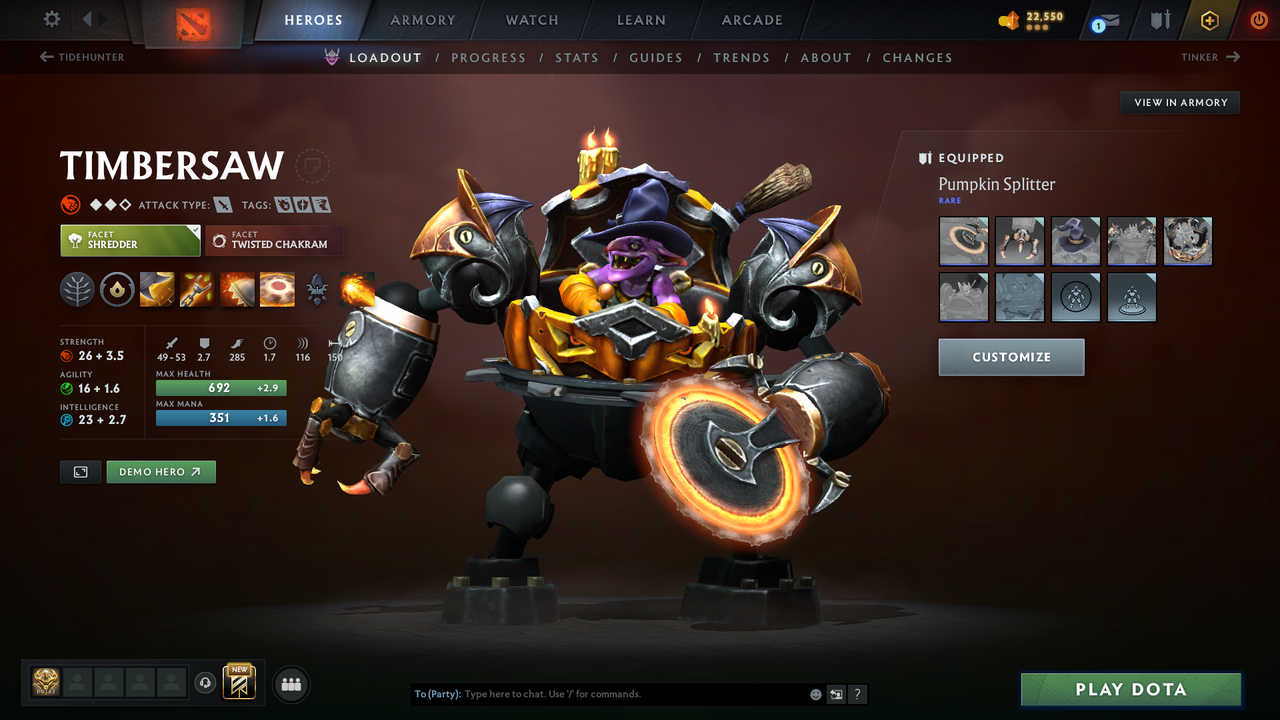Open the STATS section for Timbersaw
The width and height of the screenshot is (1280, 720).
(x=577, y=57)
